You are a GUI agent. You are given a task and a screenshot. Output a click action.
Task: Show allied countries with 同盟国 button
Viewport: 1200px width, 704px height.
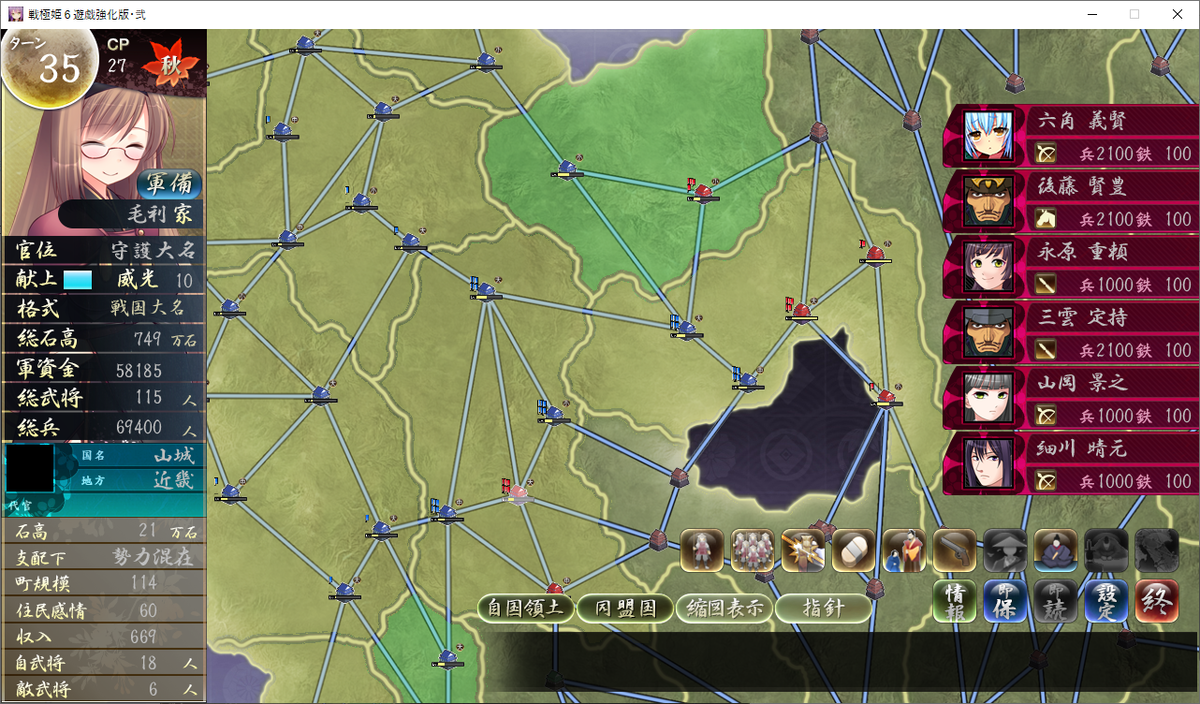coord(626,608)
